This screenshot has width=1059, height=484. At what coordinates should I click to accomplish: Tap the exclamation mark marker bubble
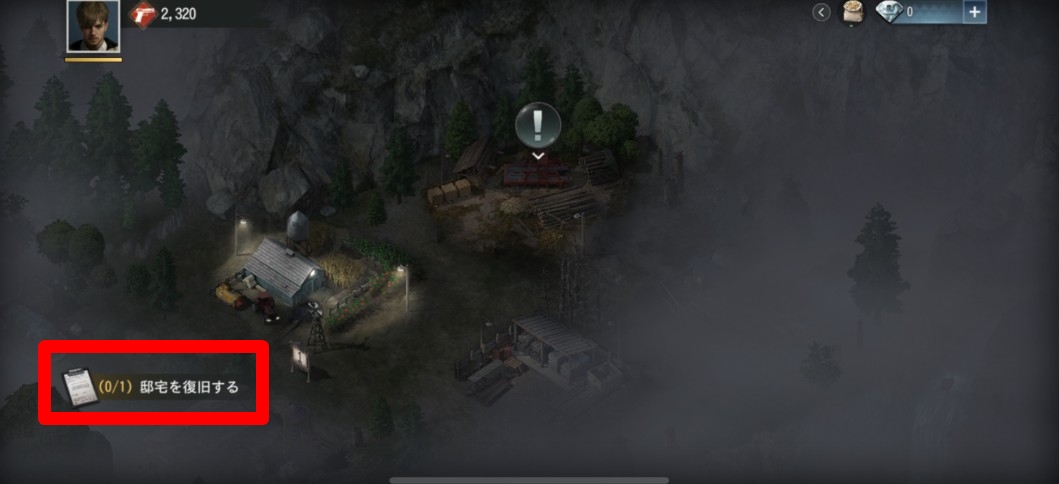pyautogui.click(x=538, y=125)
